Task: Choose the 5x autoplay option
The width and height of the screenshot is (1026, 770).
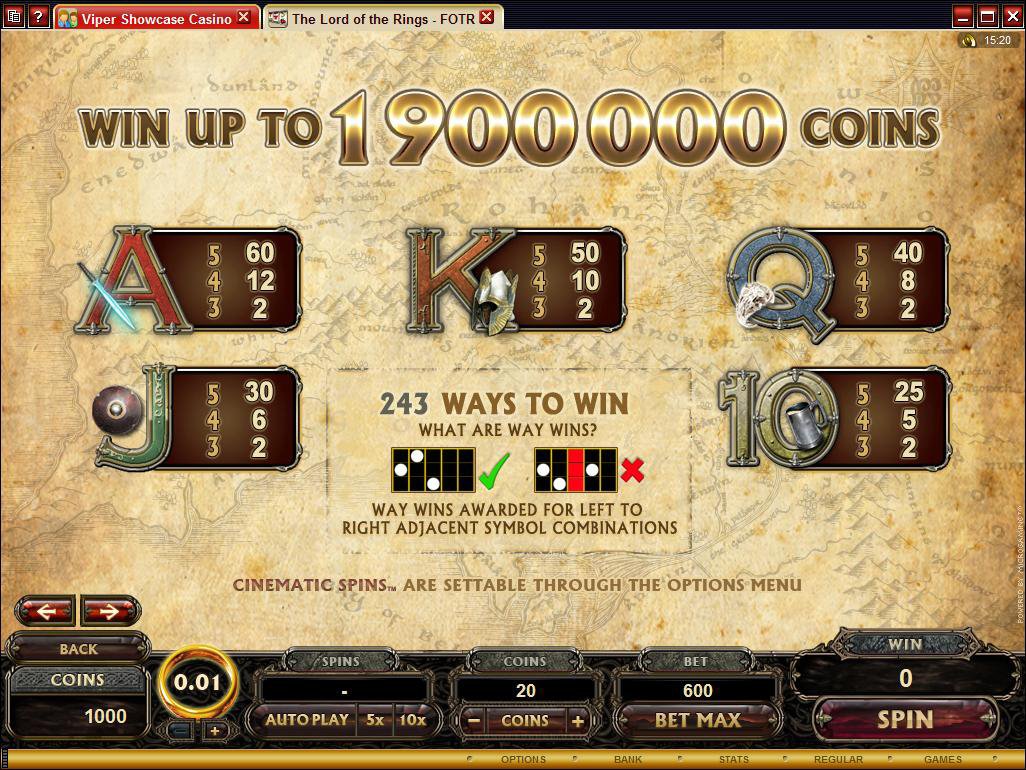Action: (374, 720)
